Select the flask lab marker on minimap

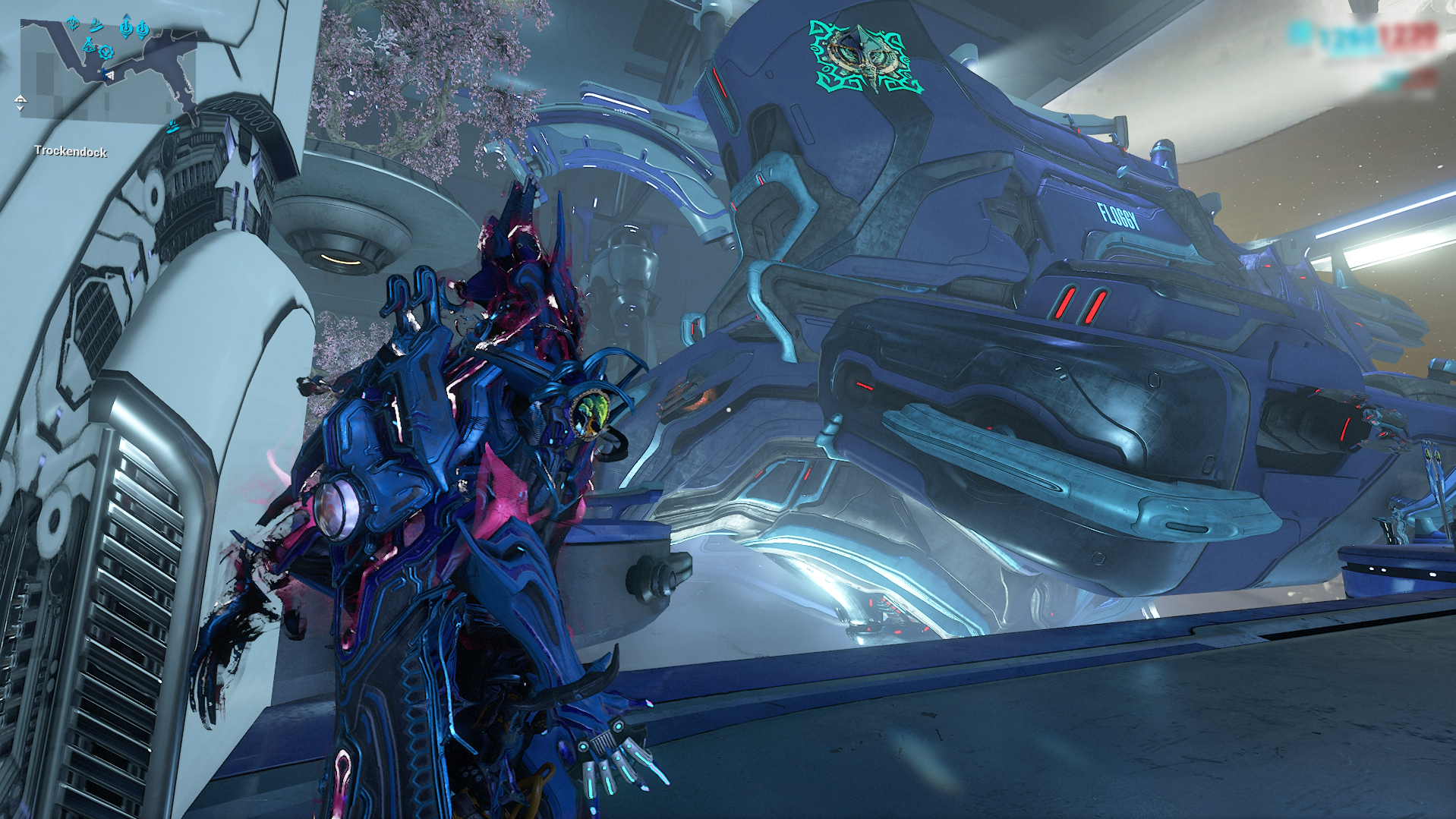tap(88, 46)
